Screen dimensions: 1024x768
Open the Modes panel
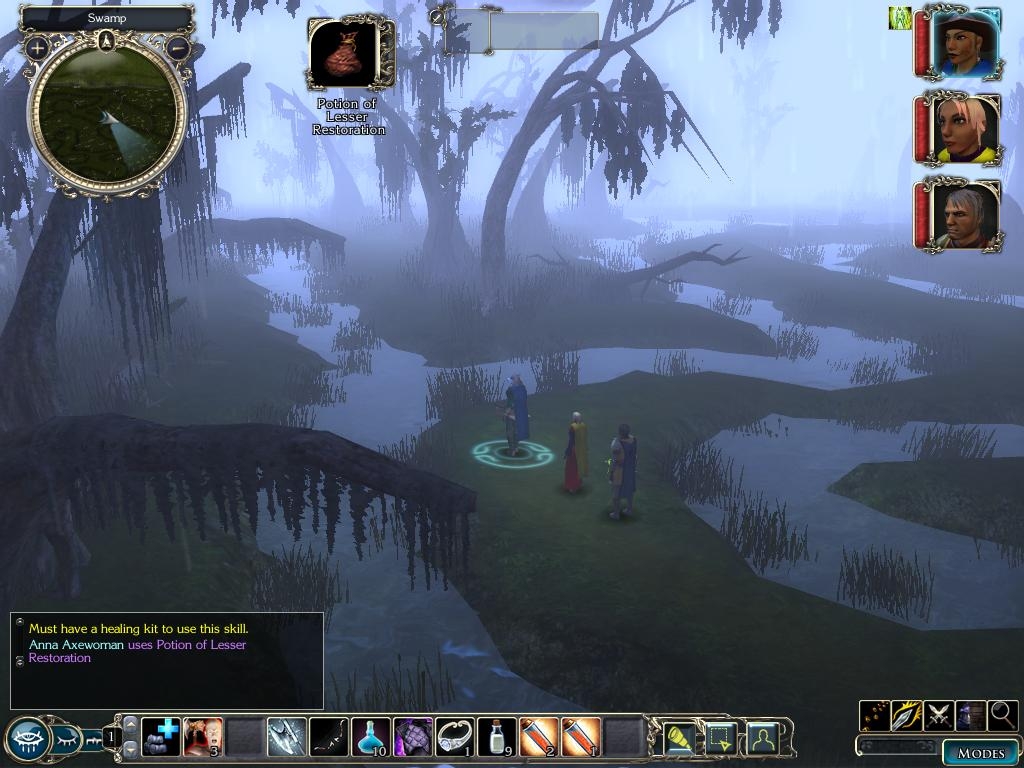click(x=980, y=752)
